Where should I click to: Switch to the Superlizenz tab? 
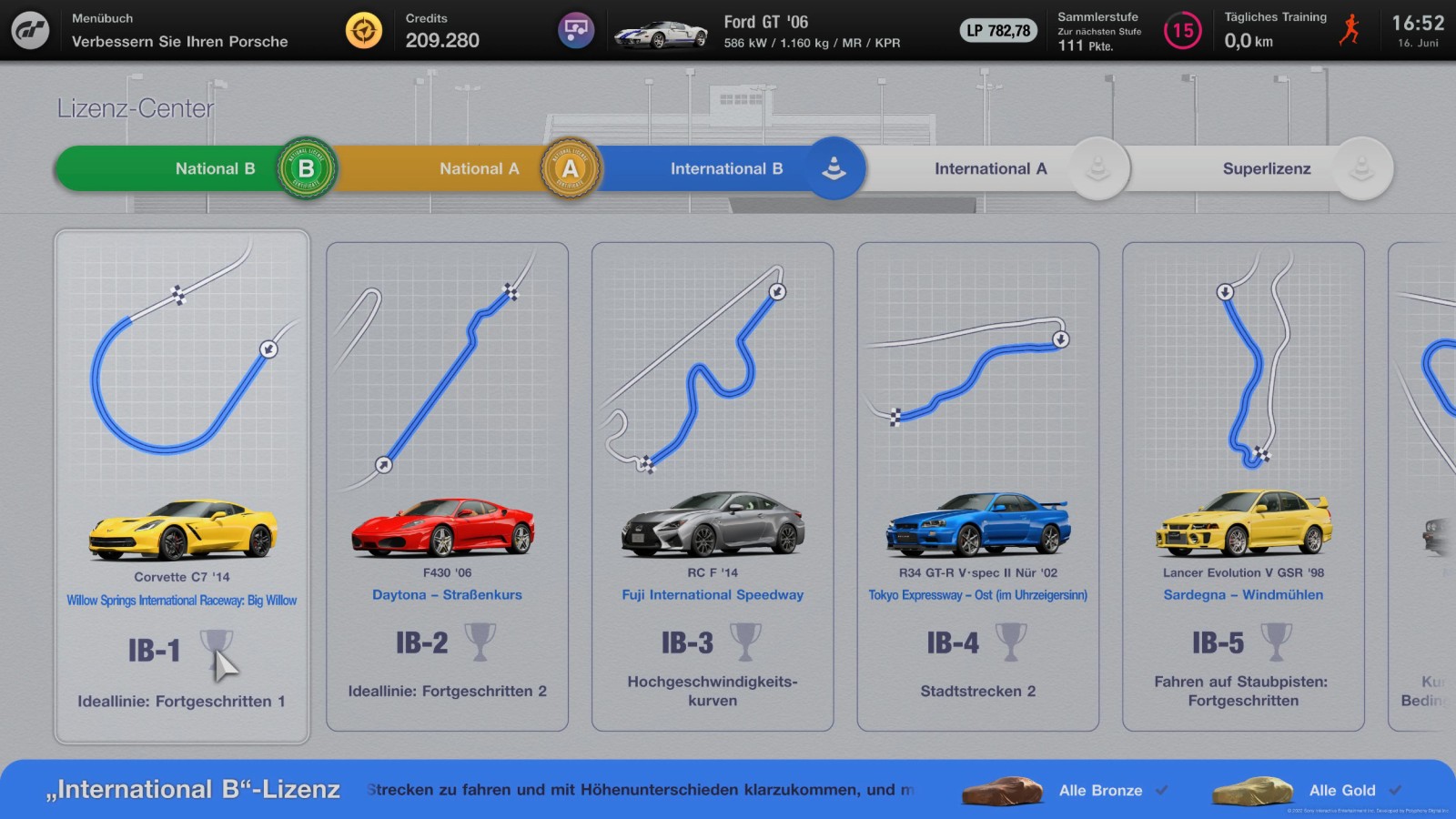coord(1265,168)
